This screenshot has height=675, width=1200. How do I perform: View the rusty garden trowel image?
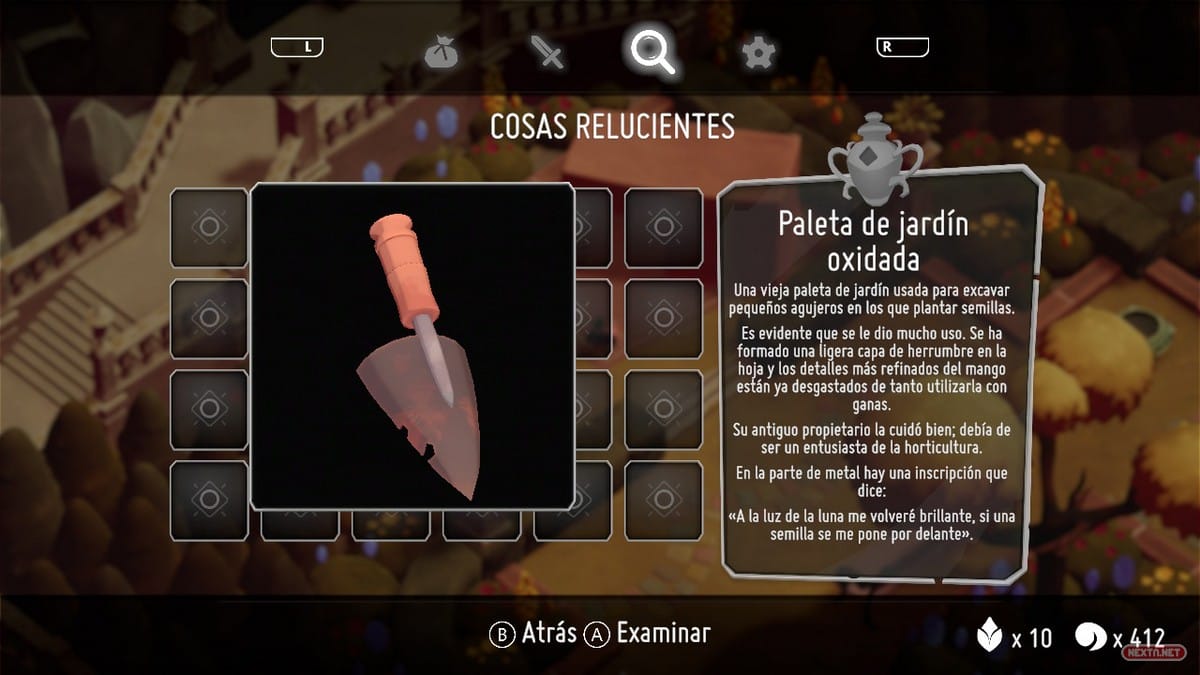(x=412, y=346)
